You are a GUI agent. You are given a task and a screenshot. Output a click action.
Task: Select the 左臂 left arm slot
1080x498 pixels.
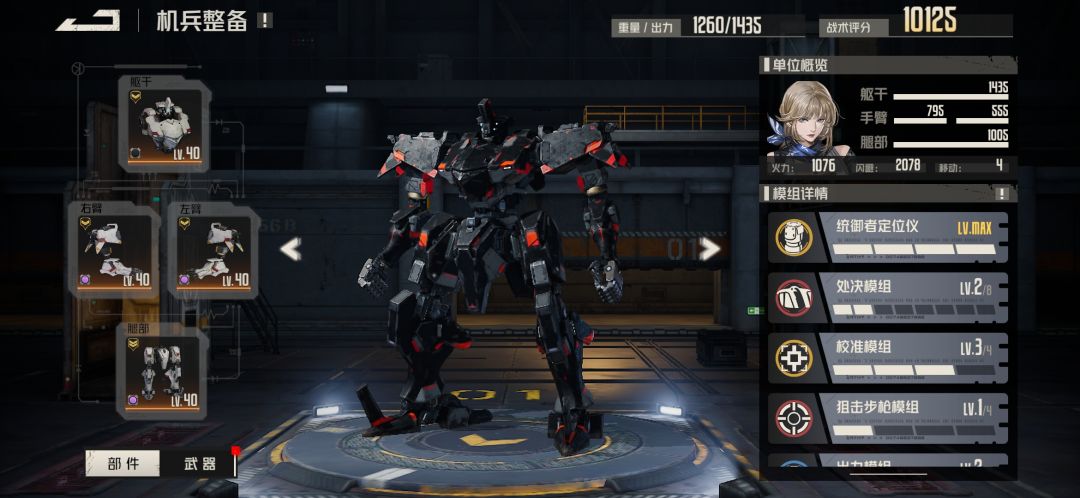click(213, 250)
